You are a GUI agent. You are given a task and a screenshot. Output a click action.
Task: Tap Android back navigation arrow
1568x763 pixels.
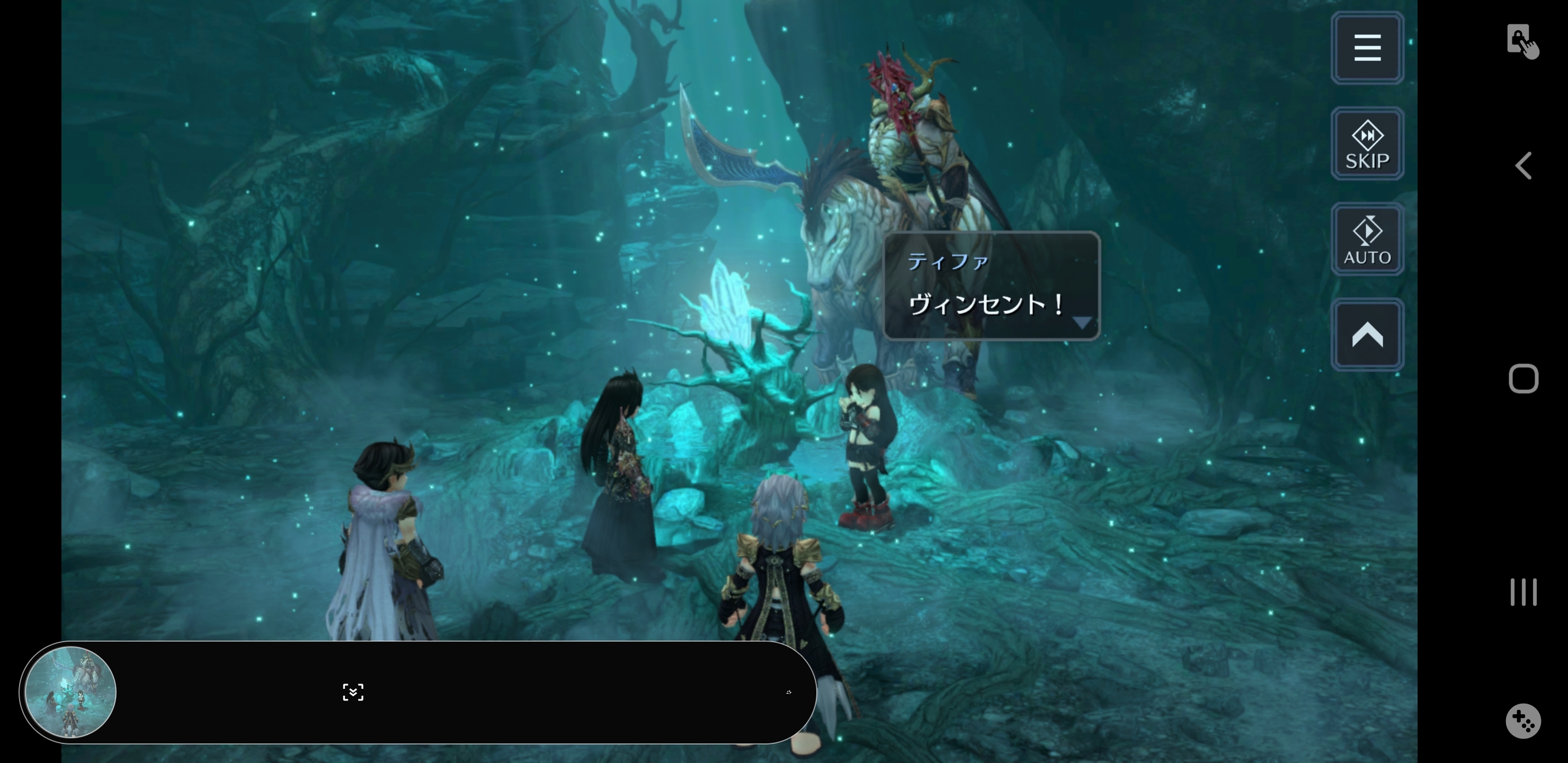1523,166
